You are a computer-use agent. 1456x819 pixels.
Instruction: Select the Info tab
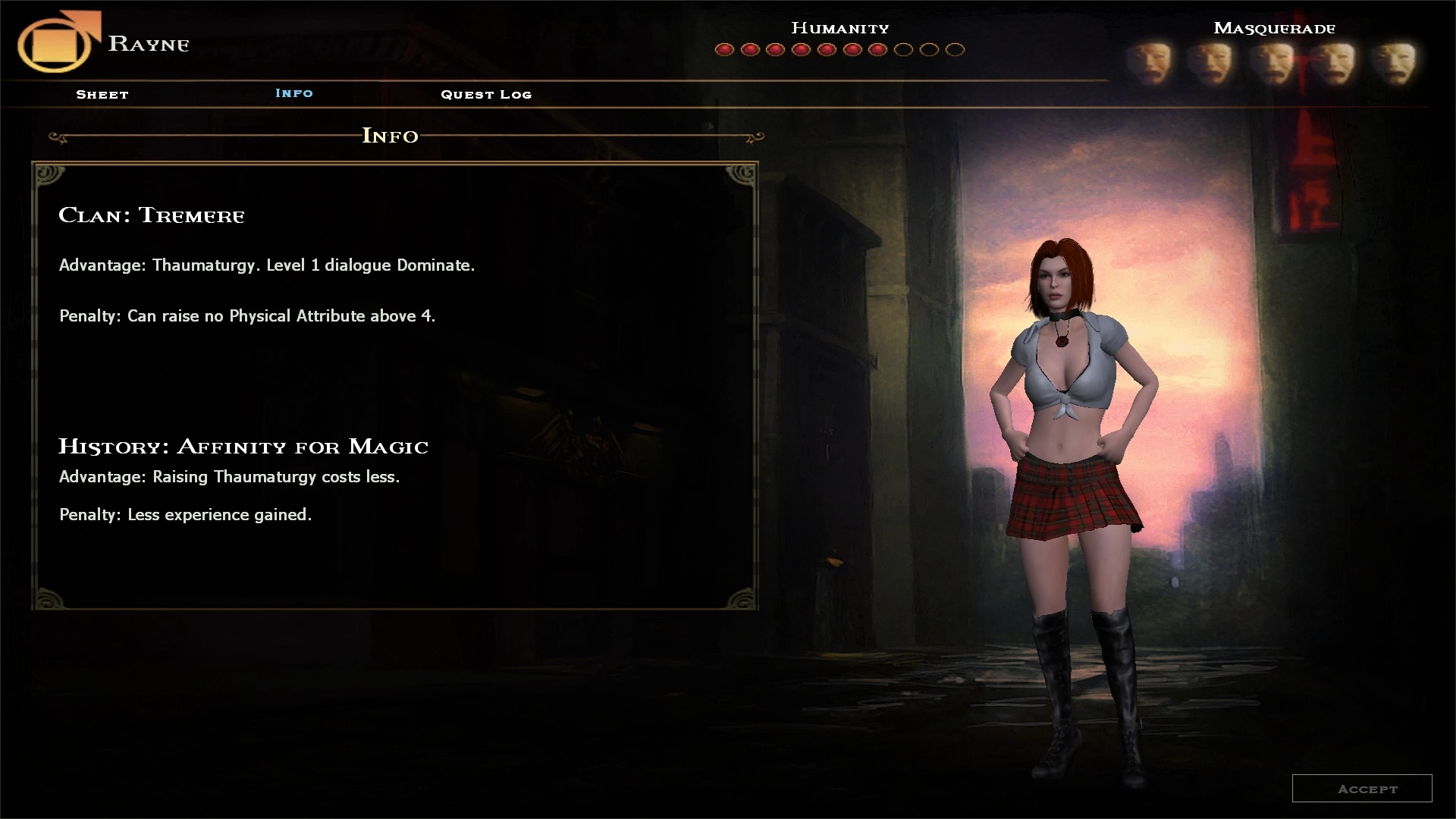click(x=294, y=93)
